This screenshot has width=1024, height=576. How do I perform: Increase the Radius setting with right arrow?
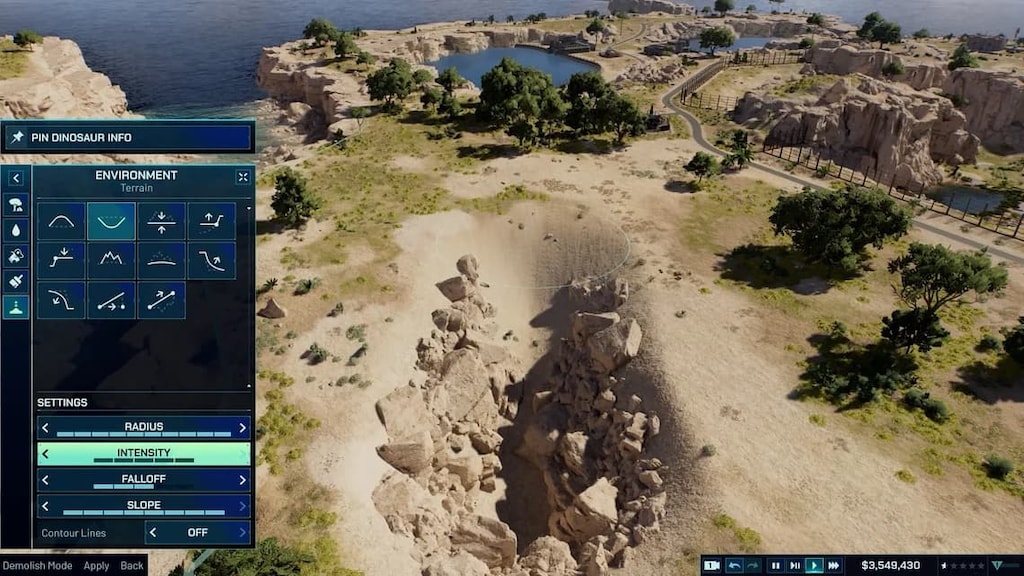(242, 428)
